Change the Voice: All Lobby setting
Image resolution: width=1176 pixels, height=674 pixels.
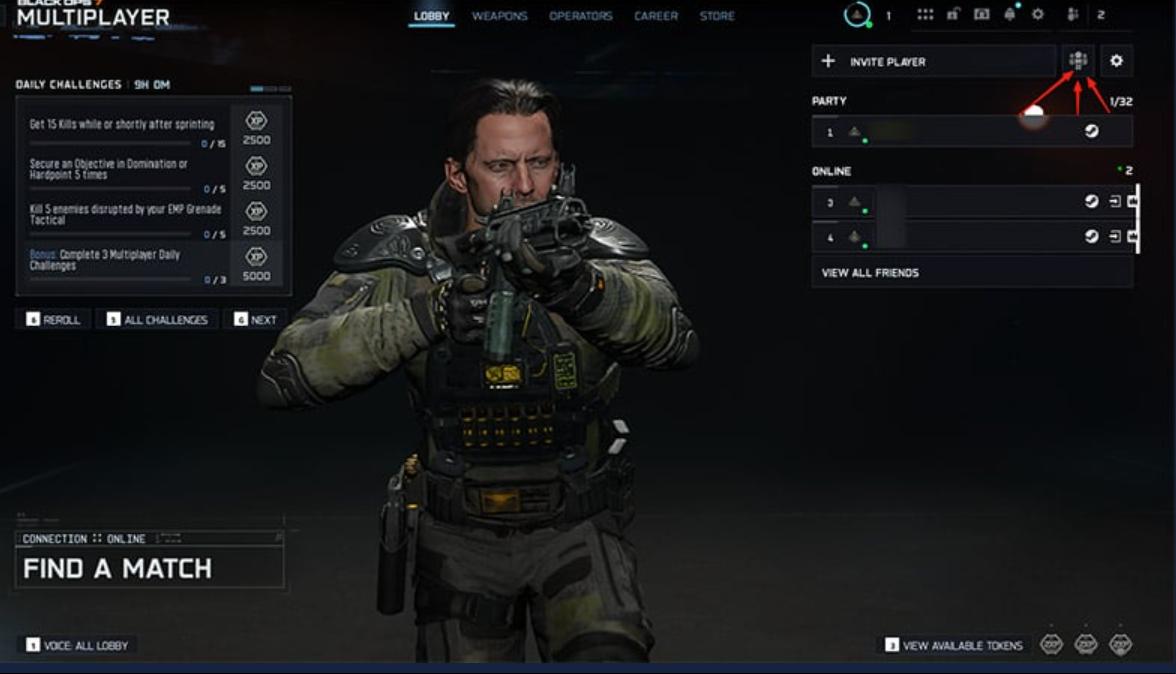coord(79,645)
